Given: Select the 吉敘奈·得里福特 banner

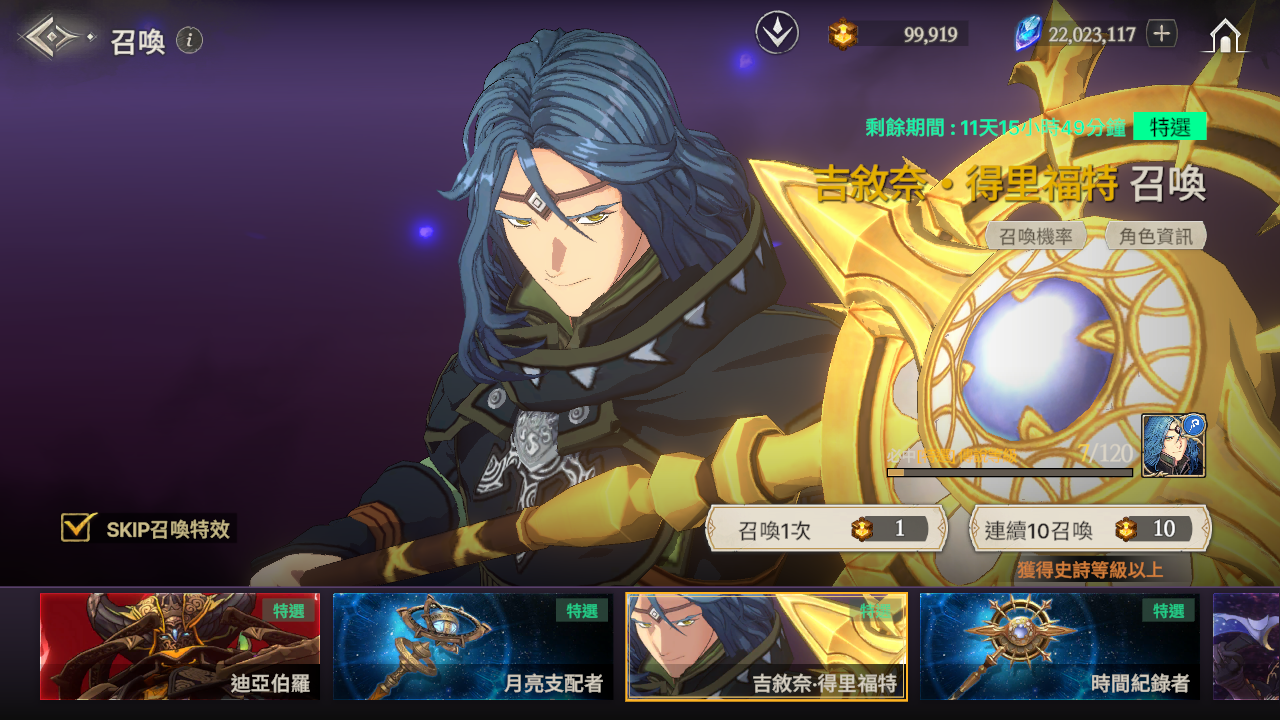Looking at the screenshot, I should point(766,646).
